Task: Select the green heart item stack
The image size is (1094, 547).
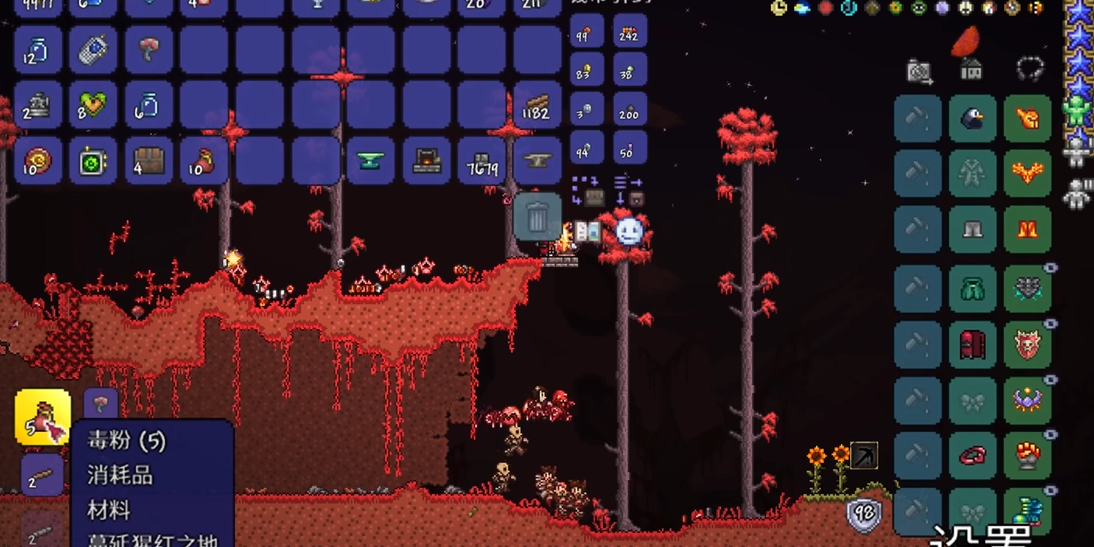Action: click(x=93, y=106)
